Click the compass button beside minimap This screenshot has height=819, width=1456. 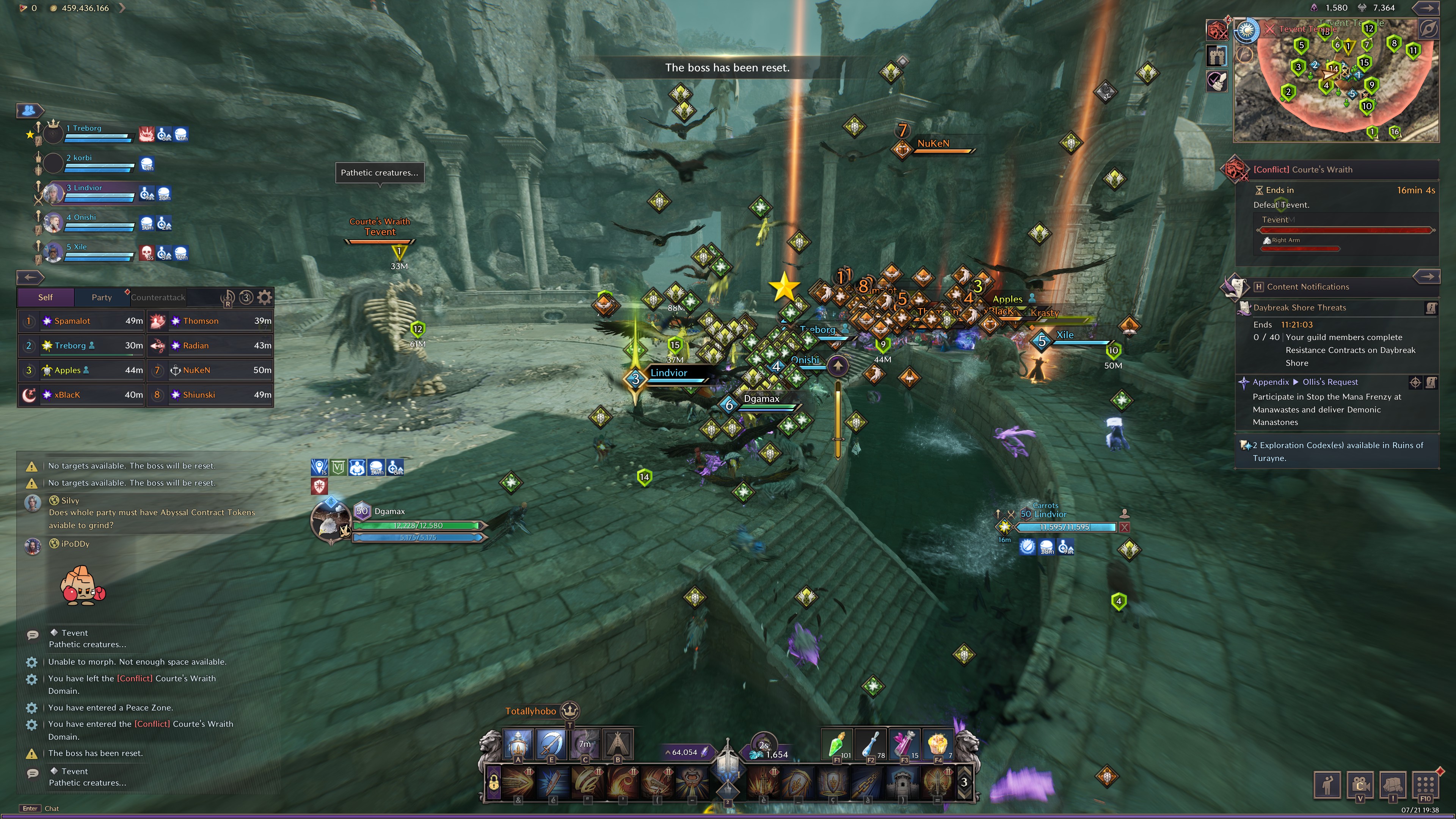coord(1428,29)
